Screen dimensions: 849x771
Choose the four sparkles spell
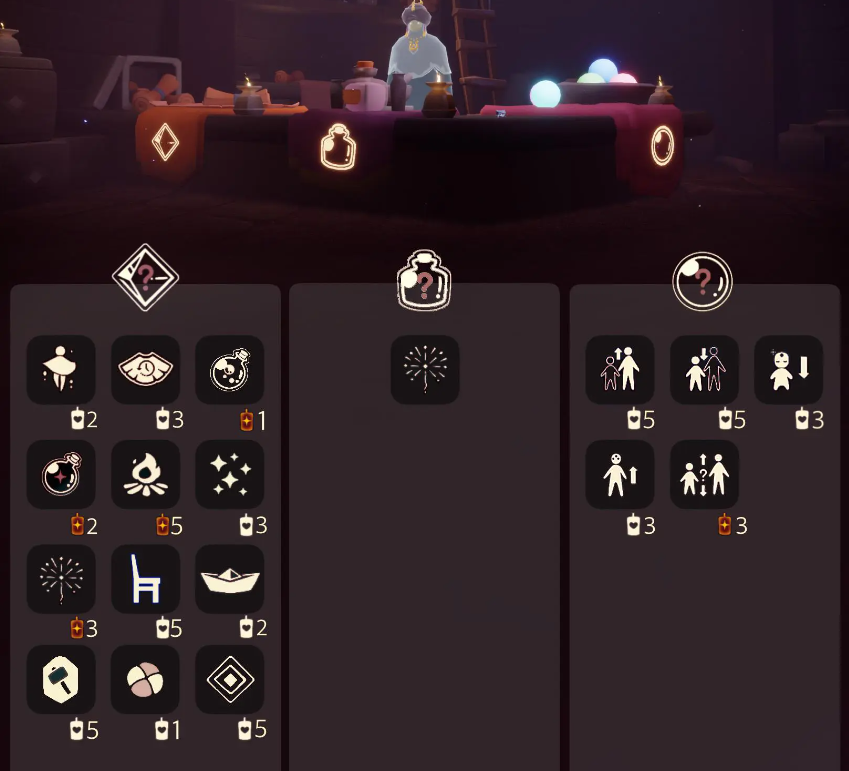click(229, 474)
